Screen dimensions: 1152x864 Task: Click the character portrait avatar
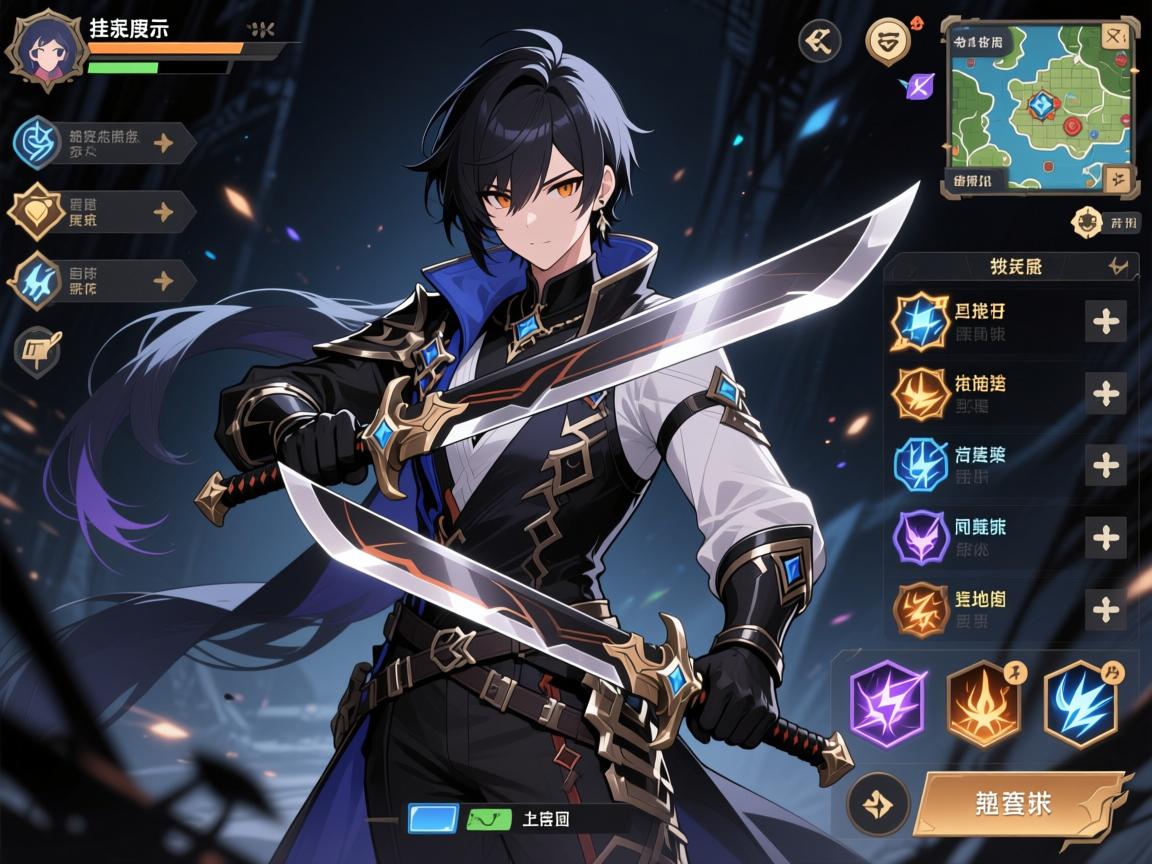(x=44, y=52)
